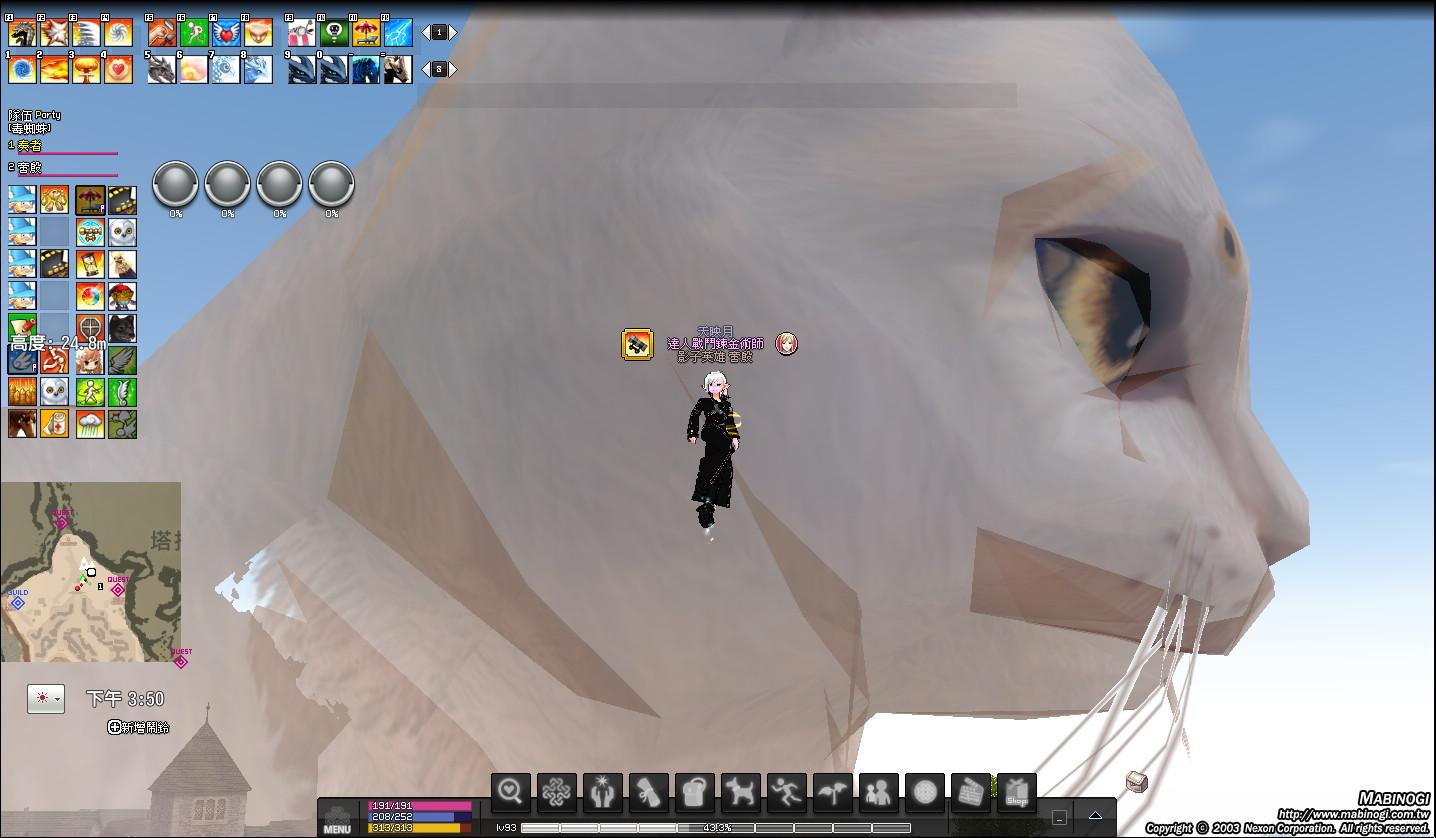1436x838 pixels.
Task: Use the F12 lightning bolt skill
Action: (398, 33)
